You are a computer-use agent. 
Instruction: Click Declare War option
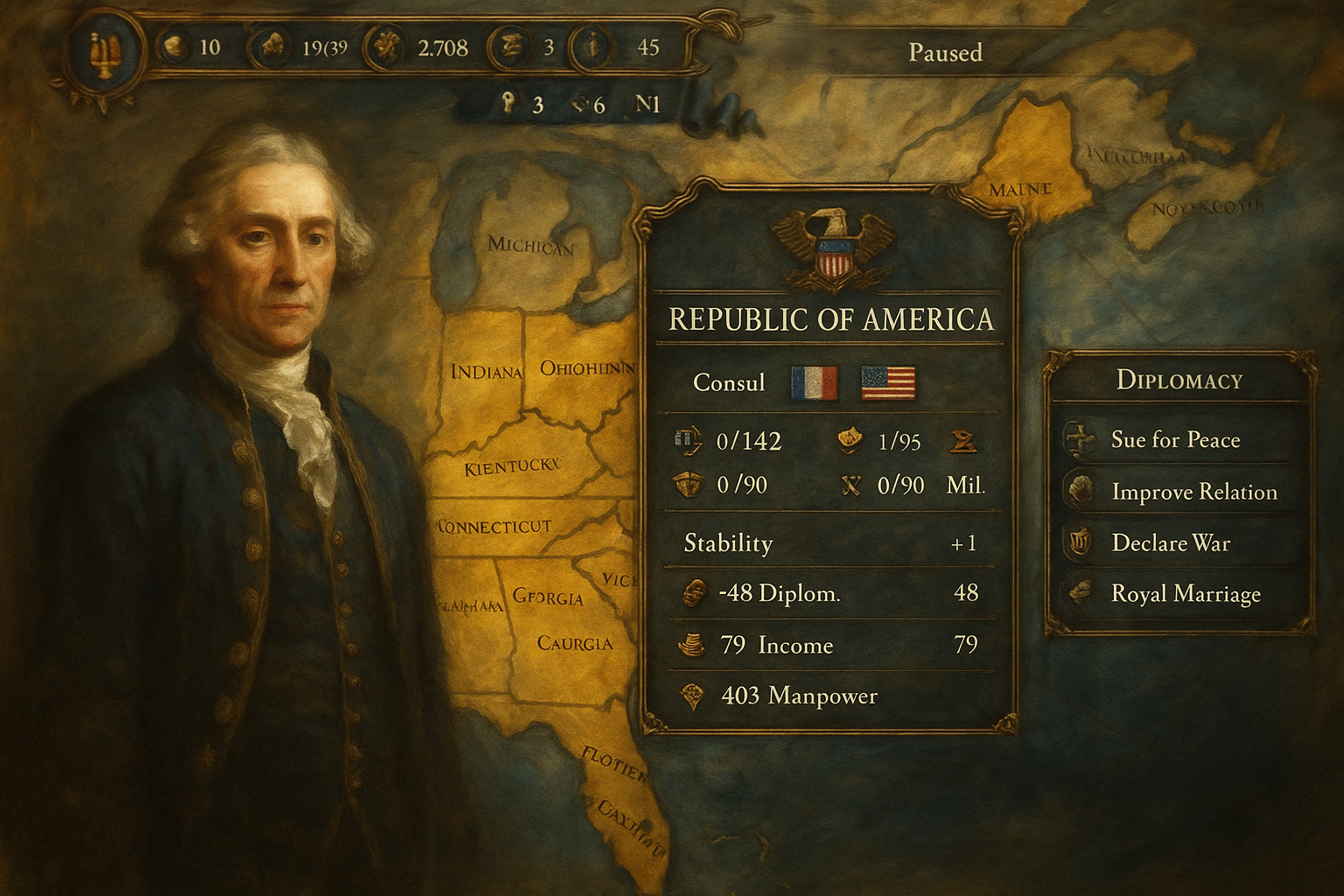(x=1170, y=543)
